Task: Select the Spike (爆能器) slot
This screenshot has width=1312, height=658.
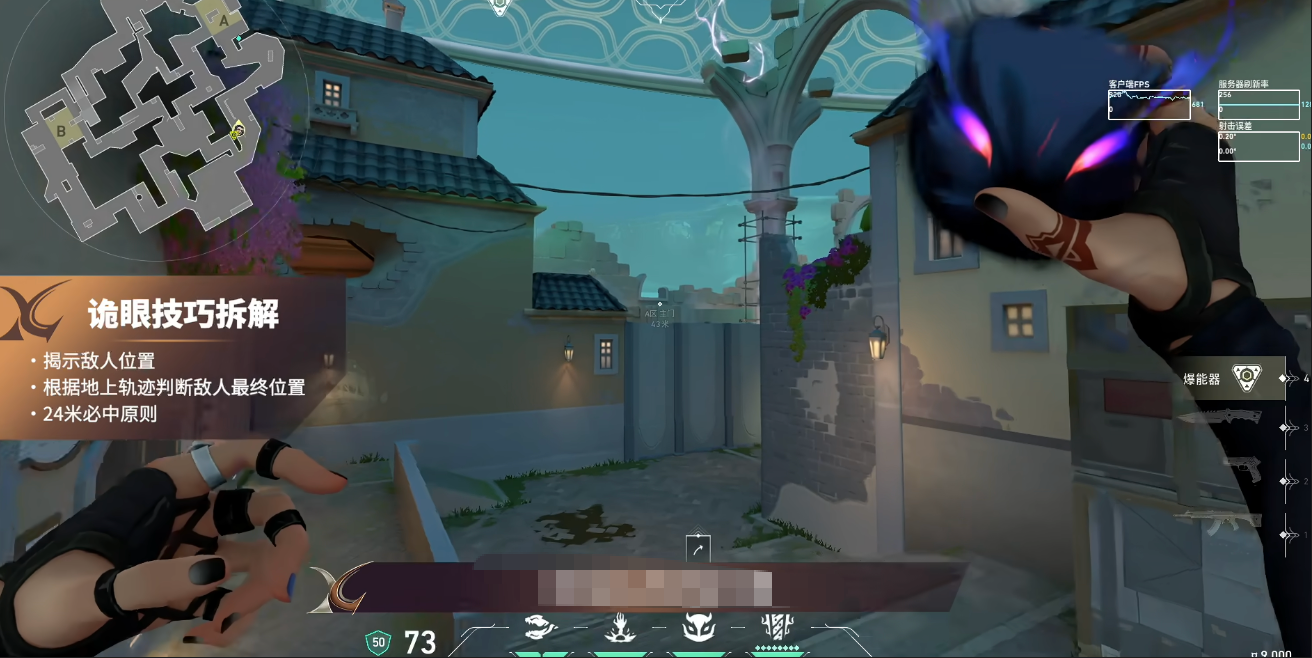Action: coord(1245,379)
